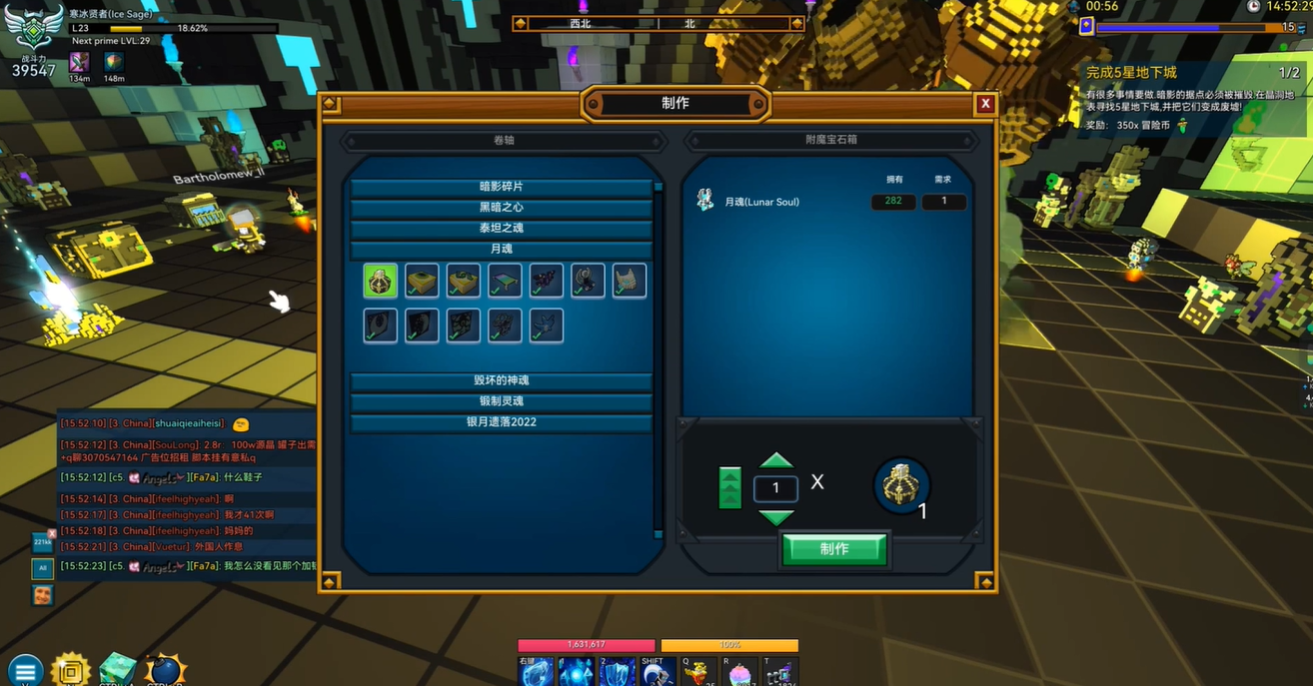
Task: Click the crafted gold chest output icon
Action: pos(901,486)
